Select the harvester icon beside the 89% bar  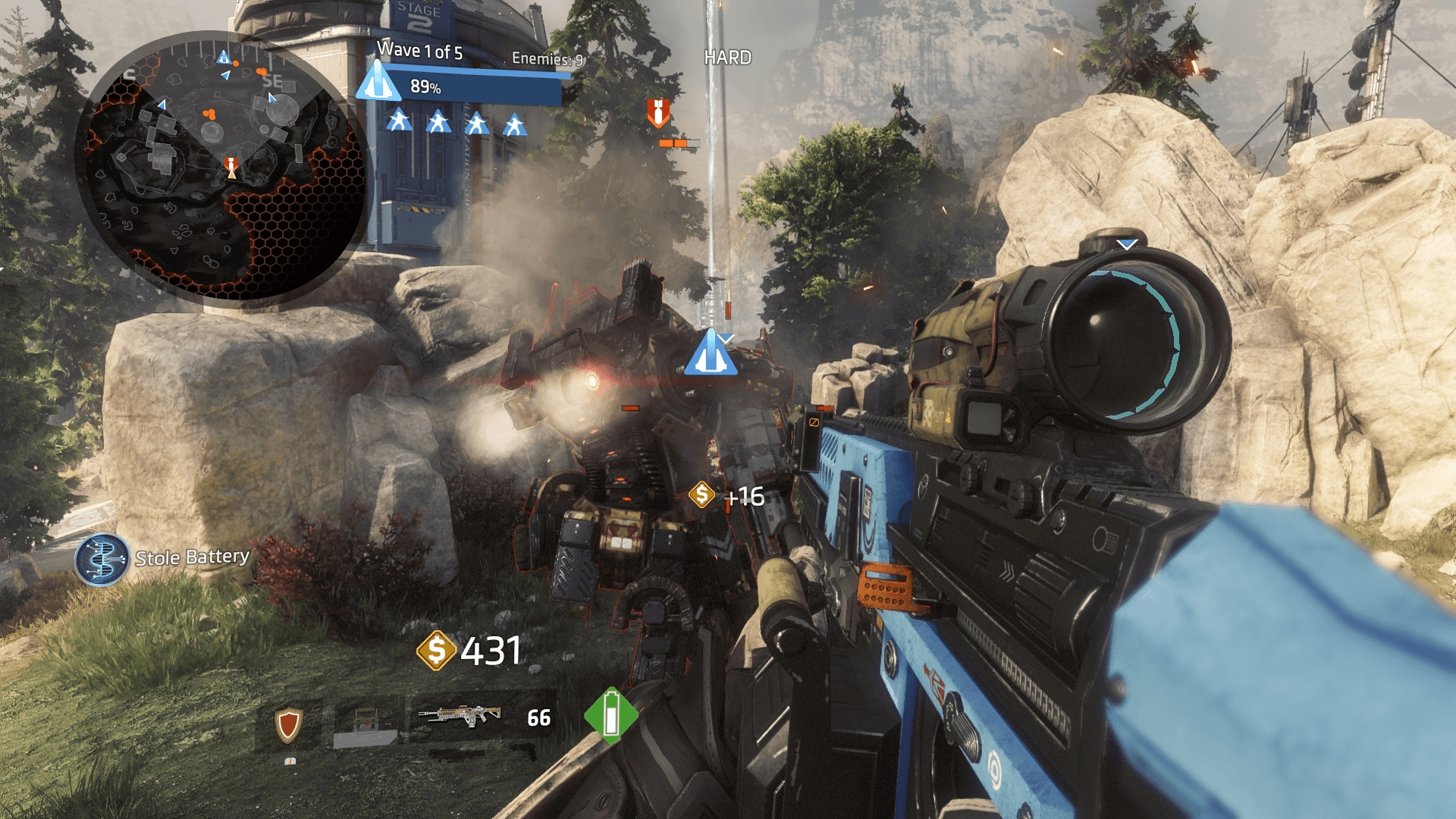378,82
